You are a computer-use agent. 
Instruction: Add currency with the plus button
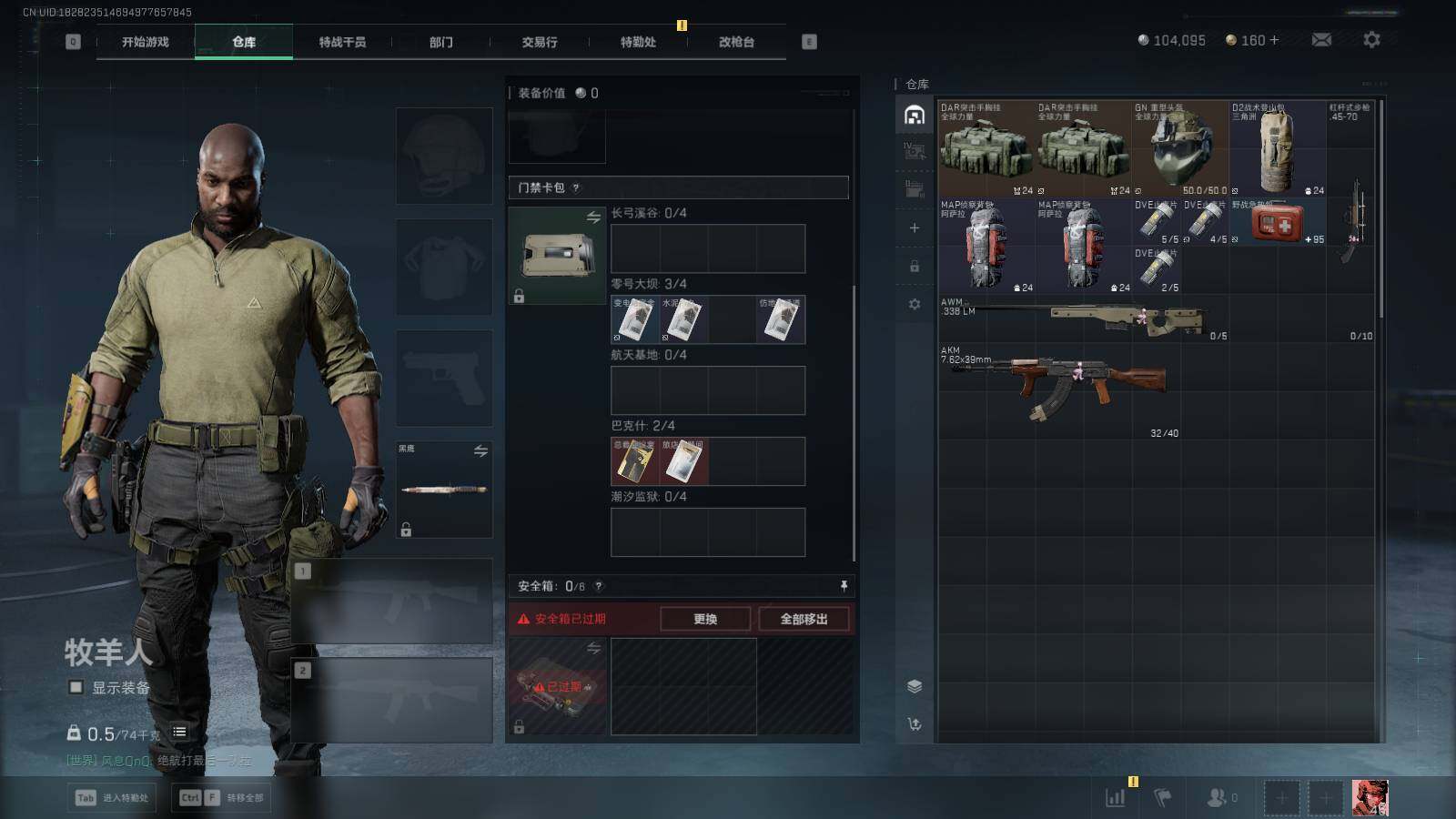[x=1274, y=40]
